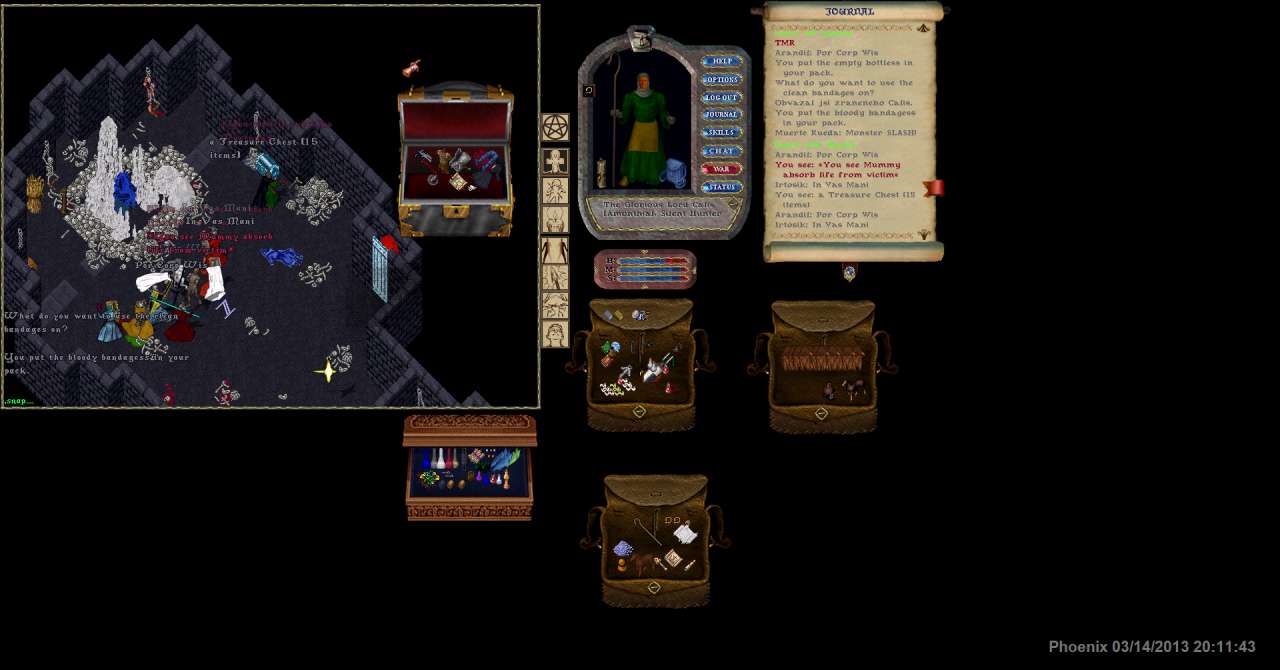Open the CHAT button on paperdoll
The width and height of the screenshot is (1280, 670).
tap(721, 151)
